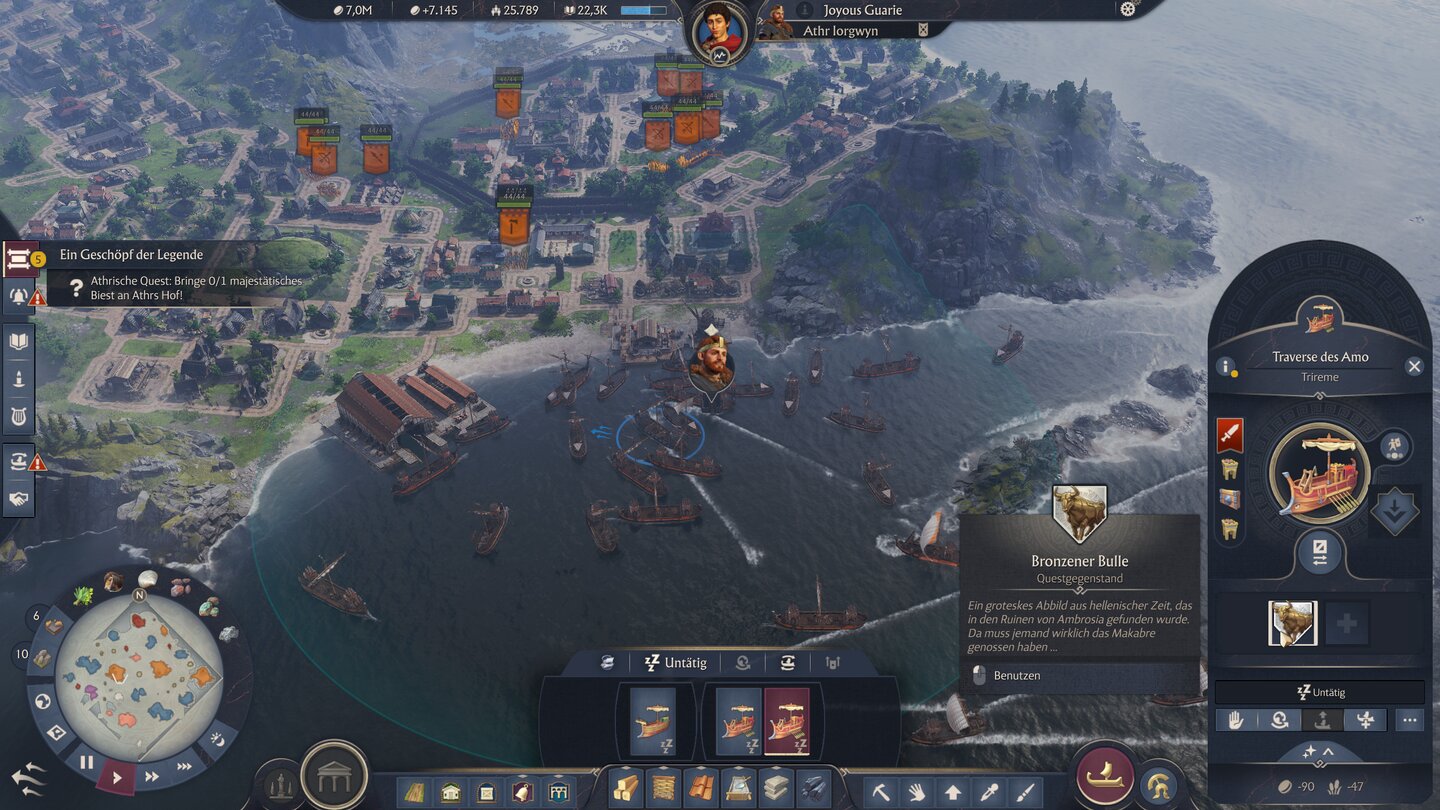Open the settings gear icon

pos(1128,9)
